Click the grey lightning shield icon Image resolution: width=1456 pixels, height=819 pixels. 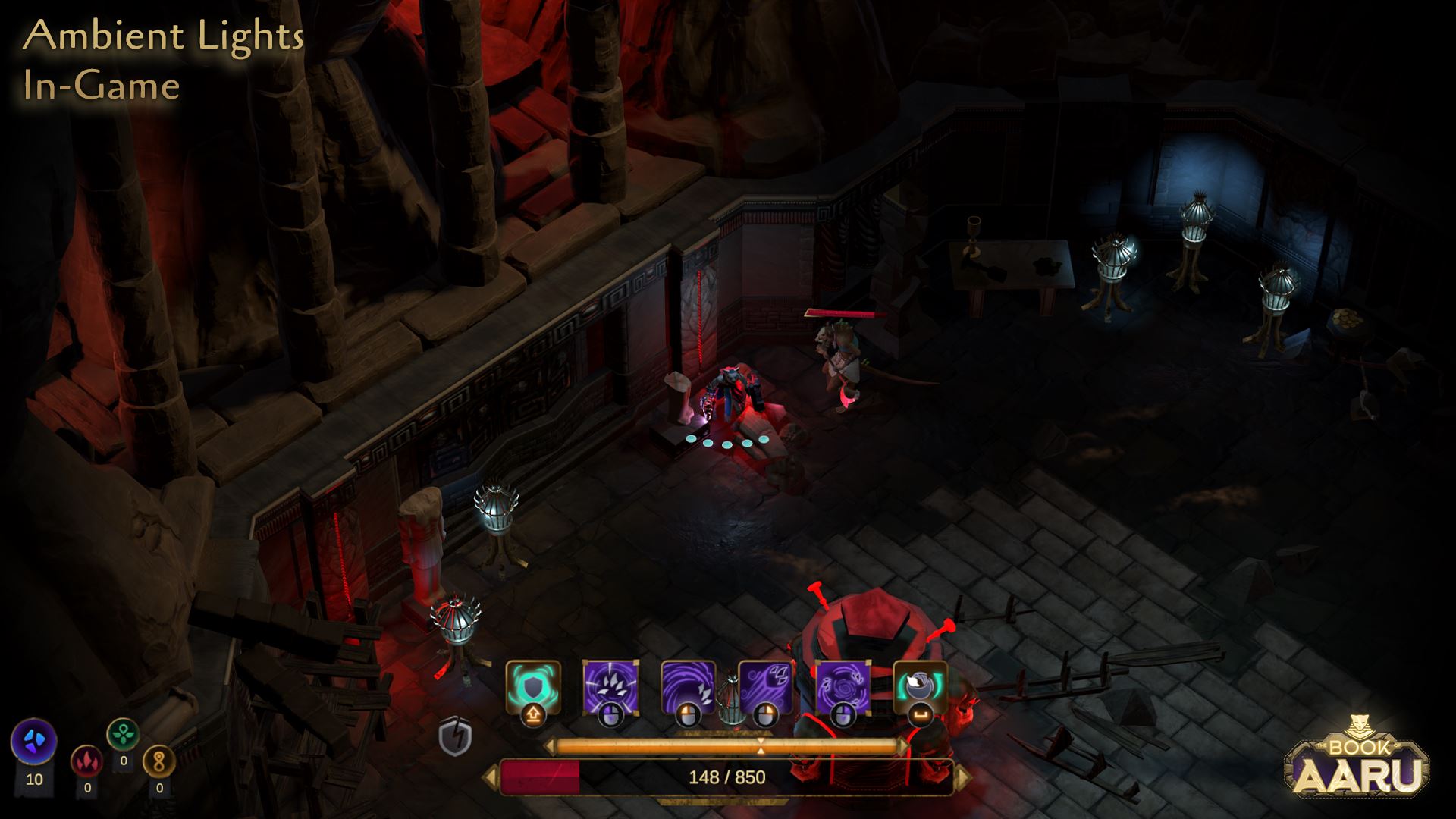[x=455, y=736]
